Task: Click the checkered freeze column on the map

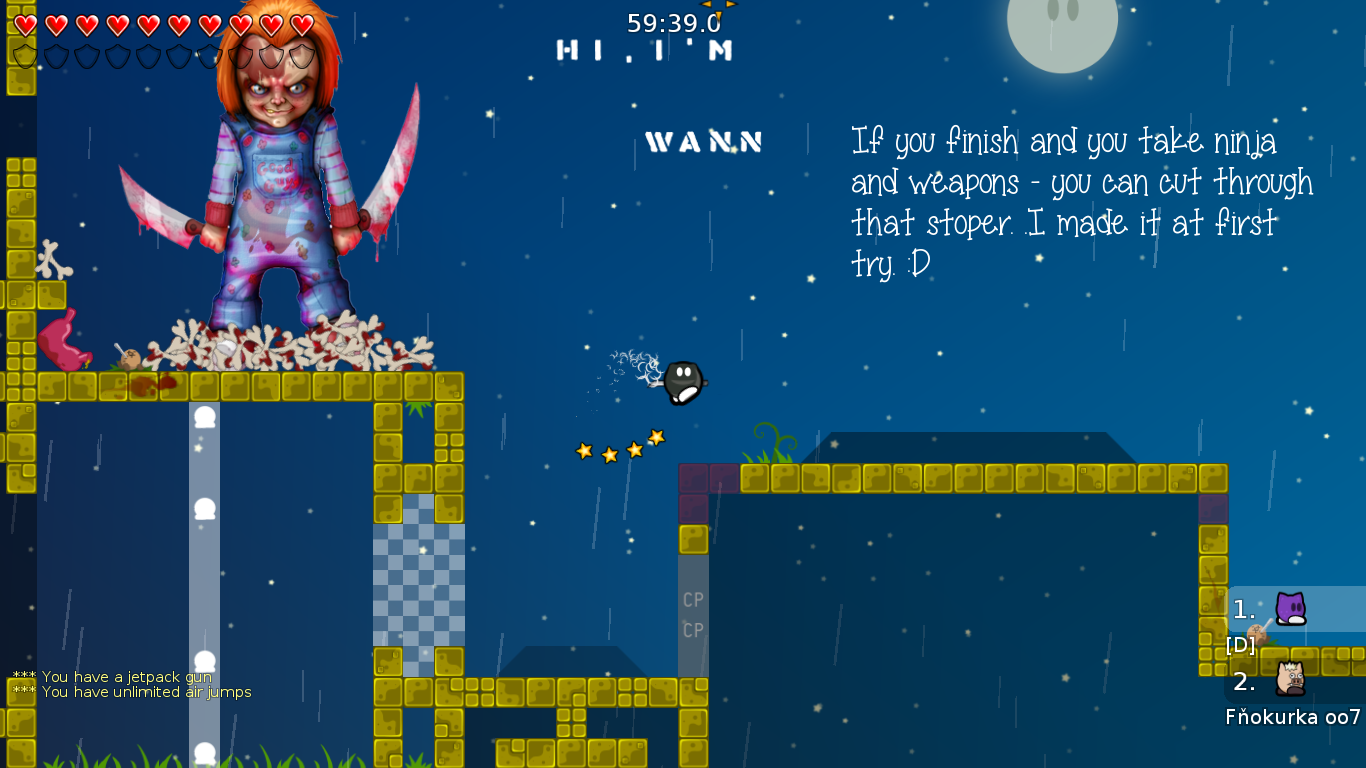Action: pyautogui.click(x=420, y=580)
